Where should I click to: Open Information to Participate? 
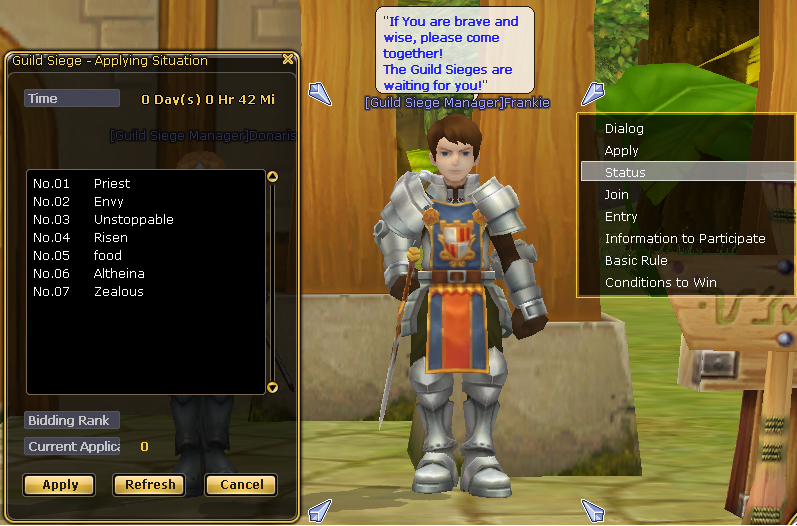coord(685,239)
